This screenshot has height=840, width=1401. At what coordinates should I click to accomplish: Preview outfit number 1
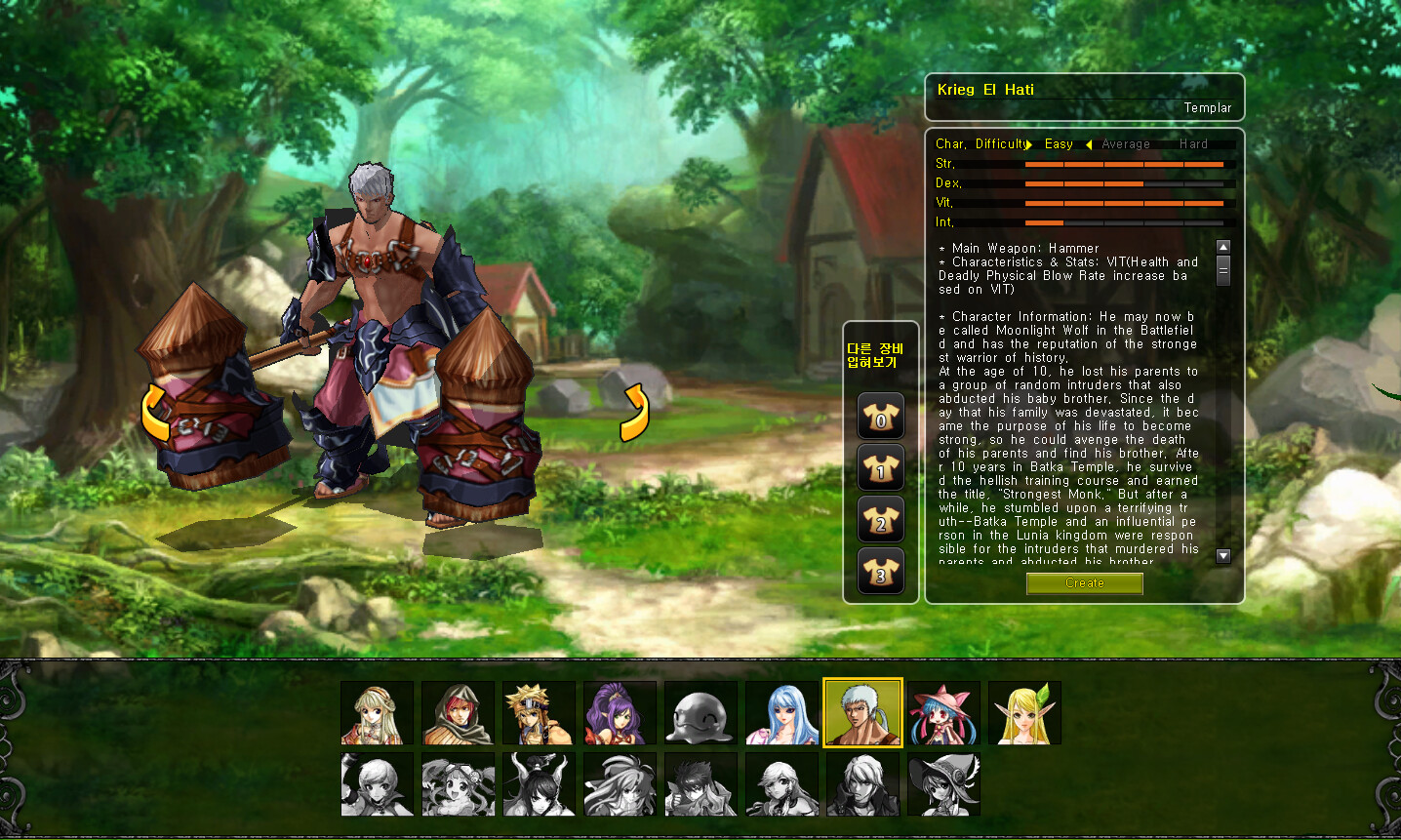tap(880, 469)
